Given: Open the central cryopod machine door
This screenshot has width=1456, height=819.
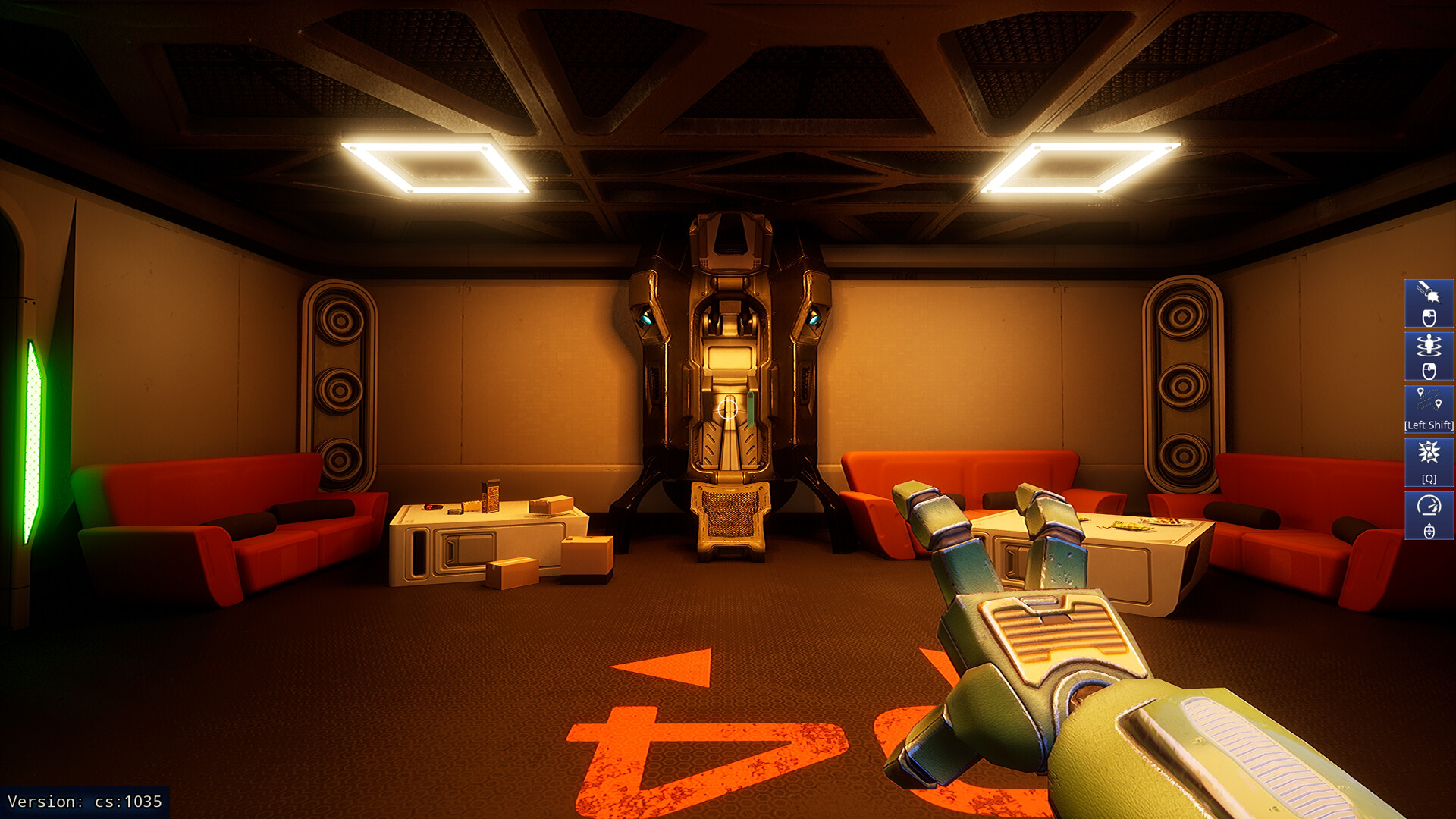Looking at the screenshot, I should [730, 356].
